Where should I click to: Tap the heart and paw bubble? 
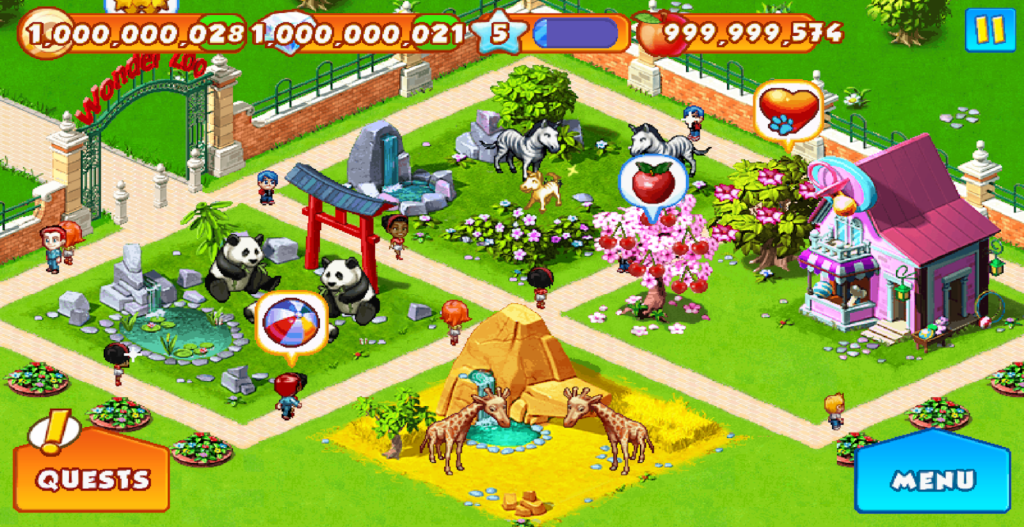coord(788,110)
